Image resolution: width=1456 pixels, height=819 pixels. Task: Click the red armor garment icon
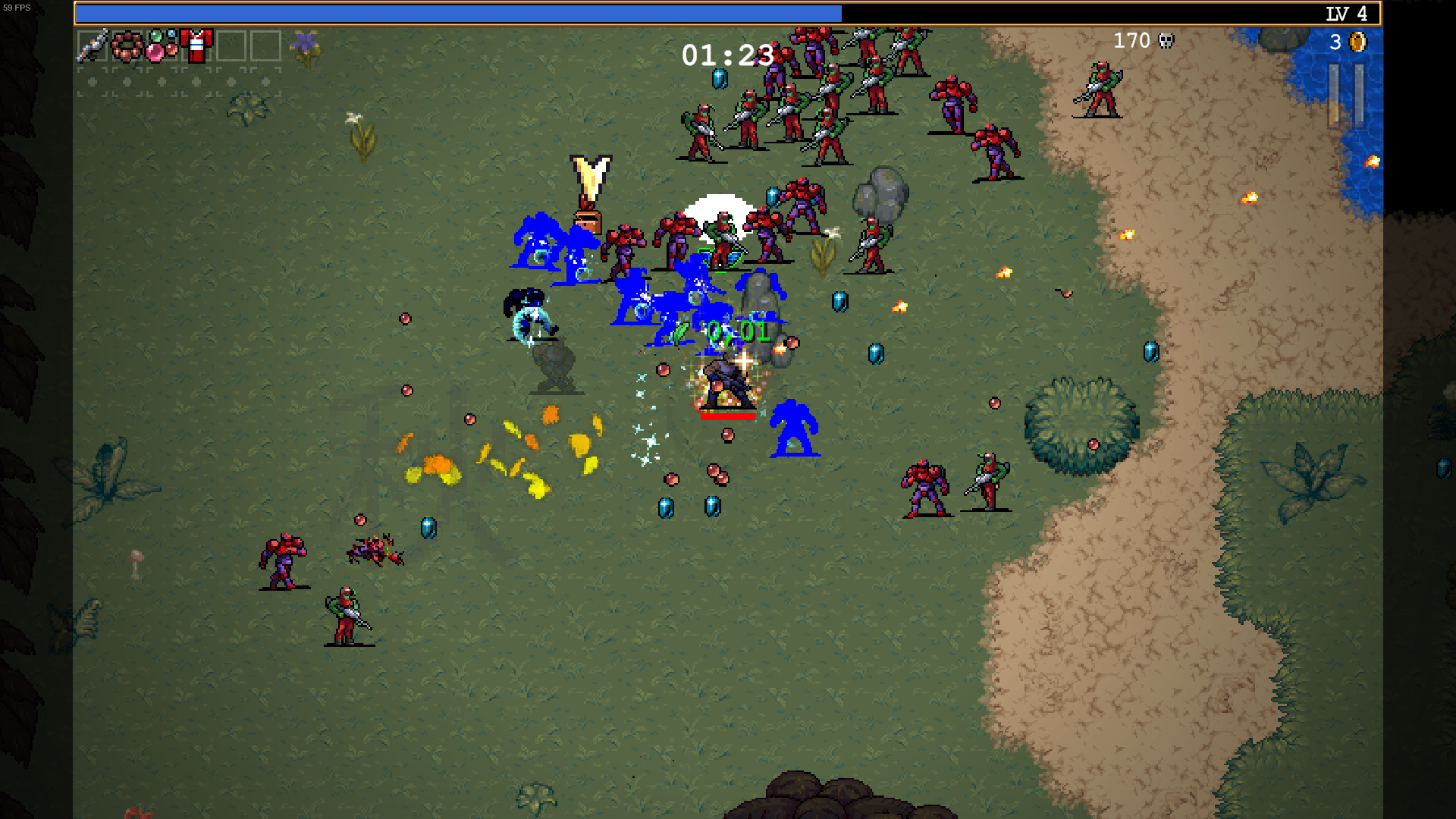pyautogui.click(x=196, y=42)
